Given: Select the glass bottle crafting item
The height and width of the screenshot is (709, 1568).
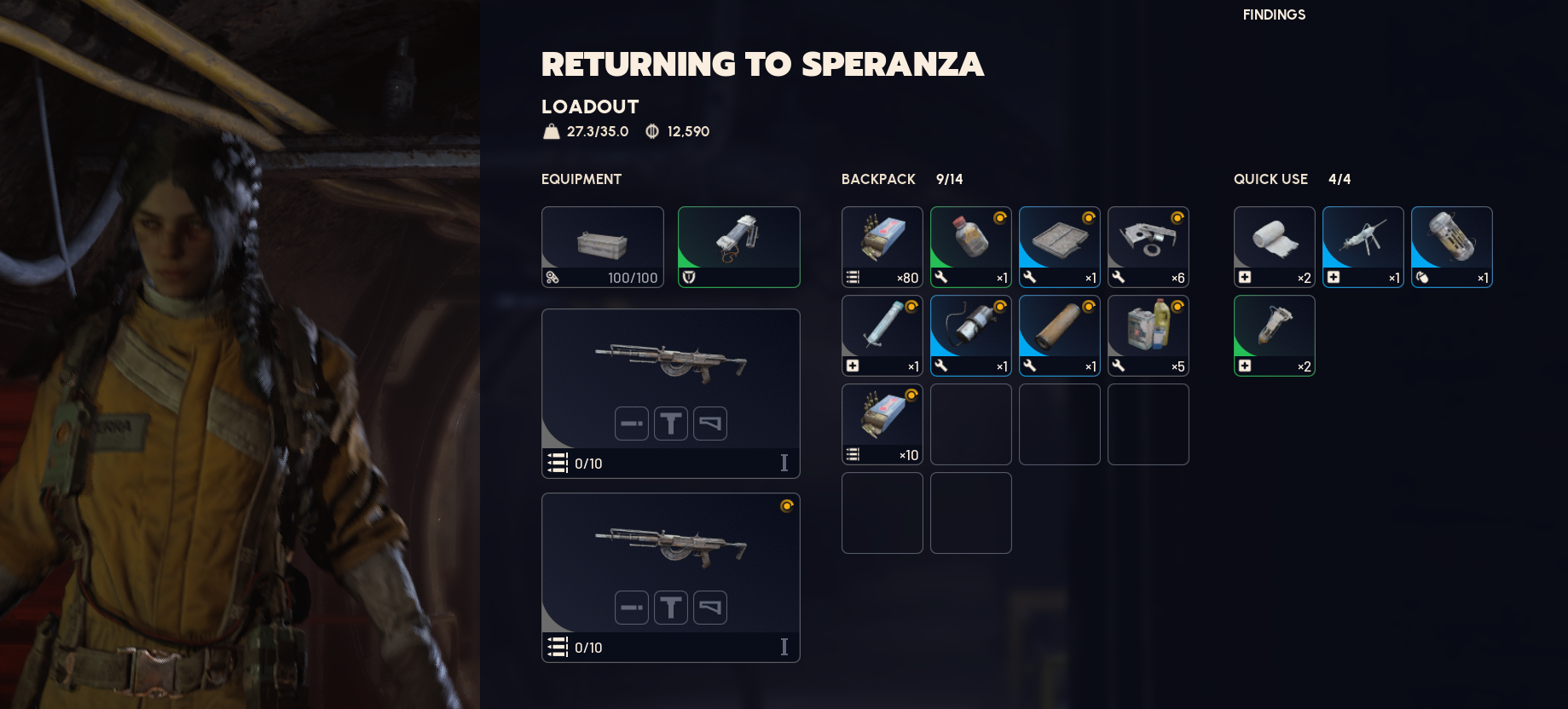Looking at the screenshot, I should (970, 246).
